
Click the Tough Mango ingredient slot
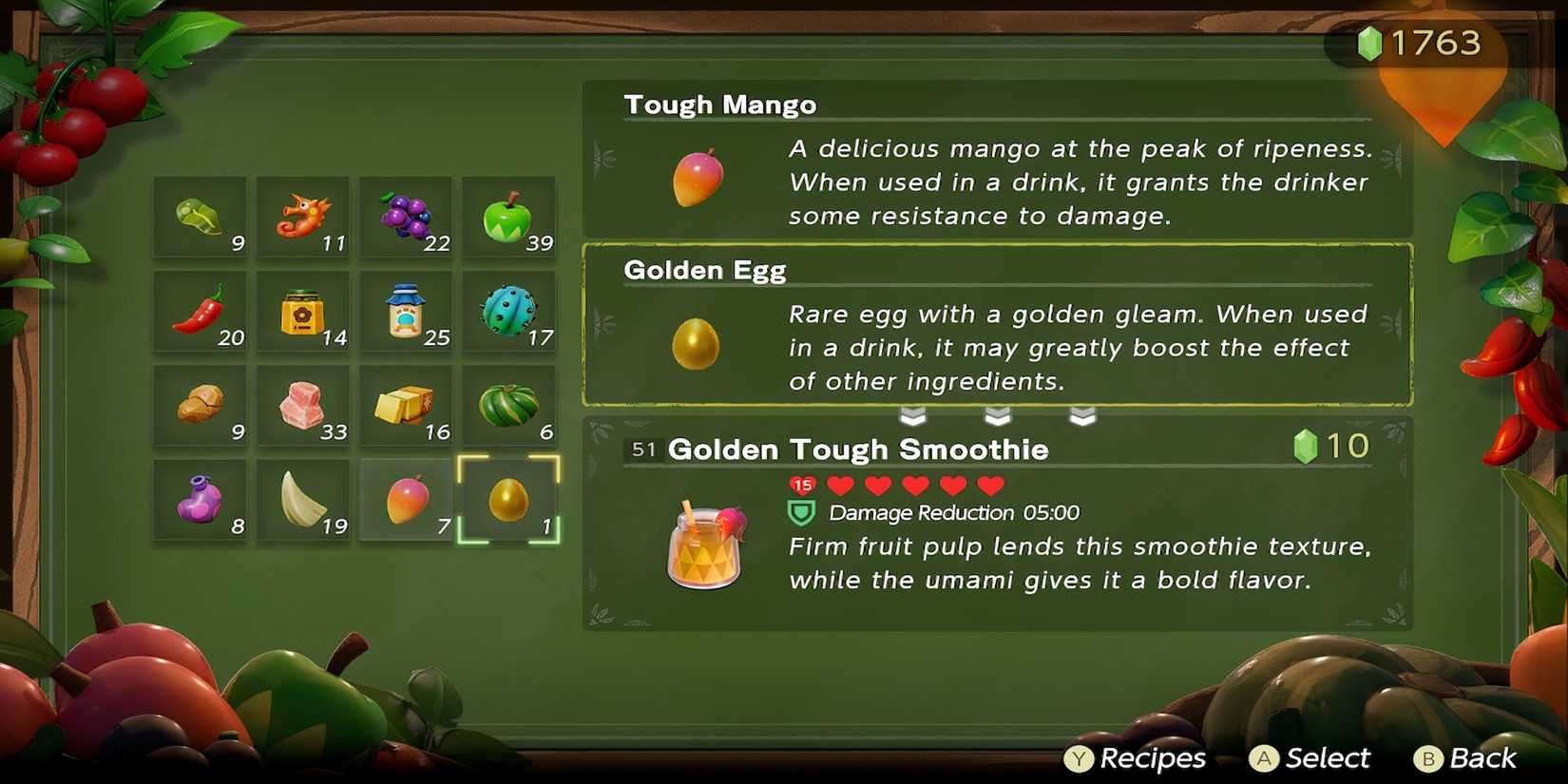pyautogui.click(x=407, y=496)
